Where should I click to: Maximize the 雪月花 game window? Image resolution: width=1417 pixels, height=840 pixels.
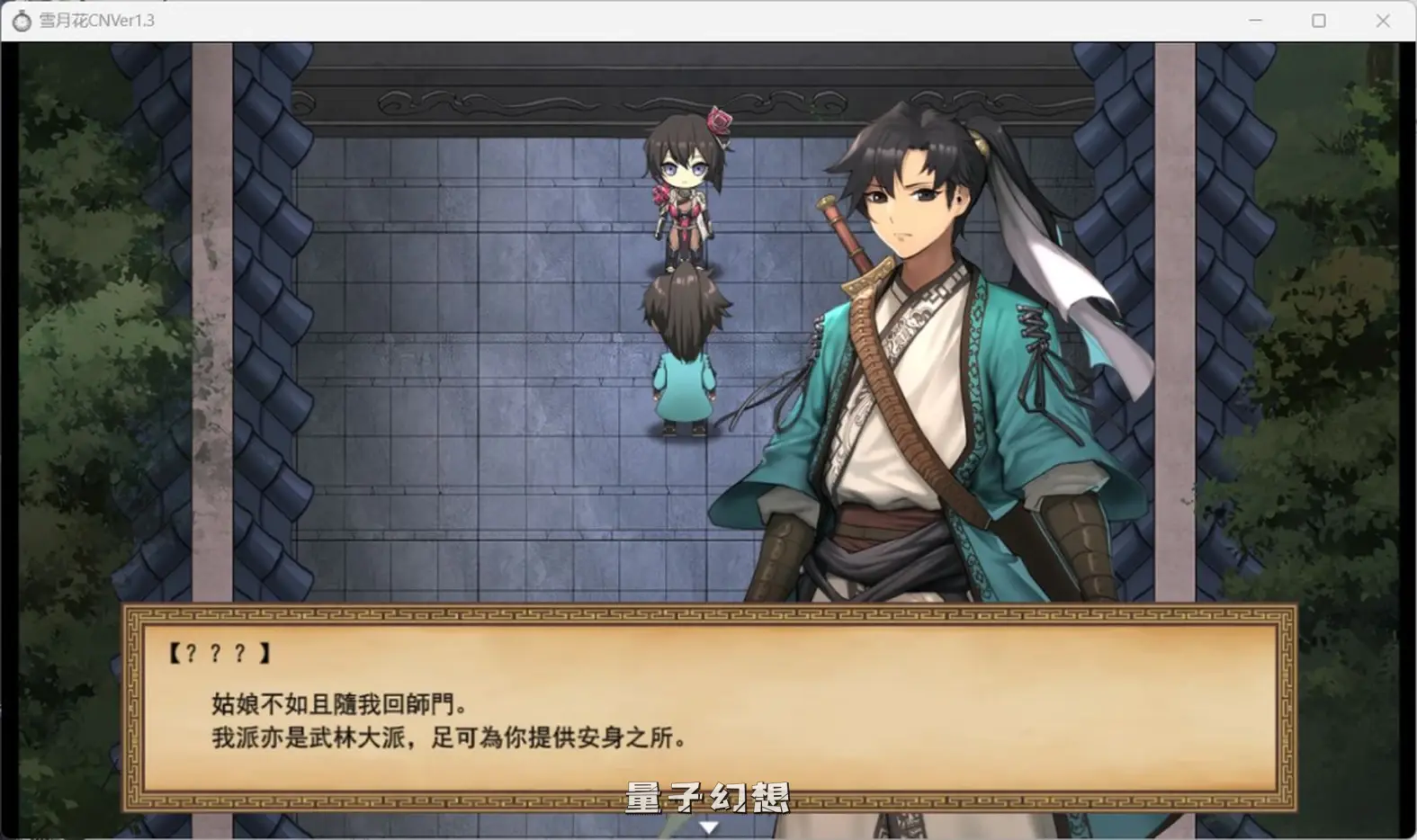1319,19
